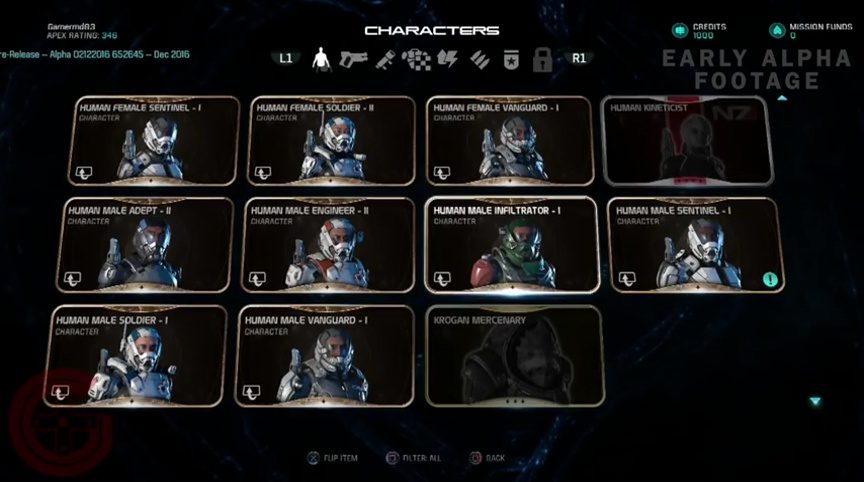Show the lightning bolt boosters tab
Image resolution: width=864 pixels, height=482 pixels.
(x=447, y=59)
